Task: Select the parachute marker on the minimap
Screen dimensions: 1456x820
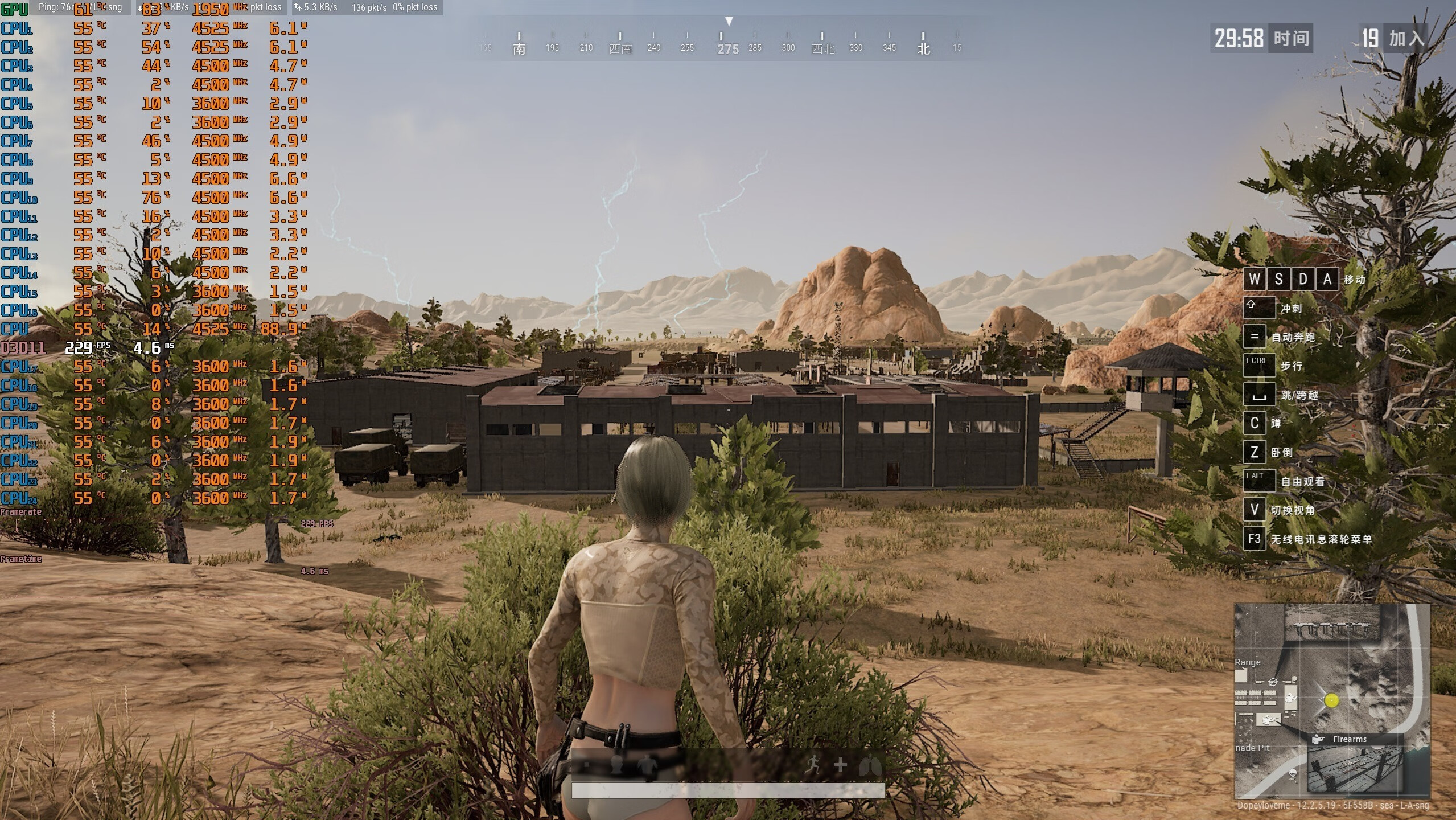Action: (x=1293, y=774)
